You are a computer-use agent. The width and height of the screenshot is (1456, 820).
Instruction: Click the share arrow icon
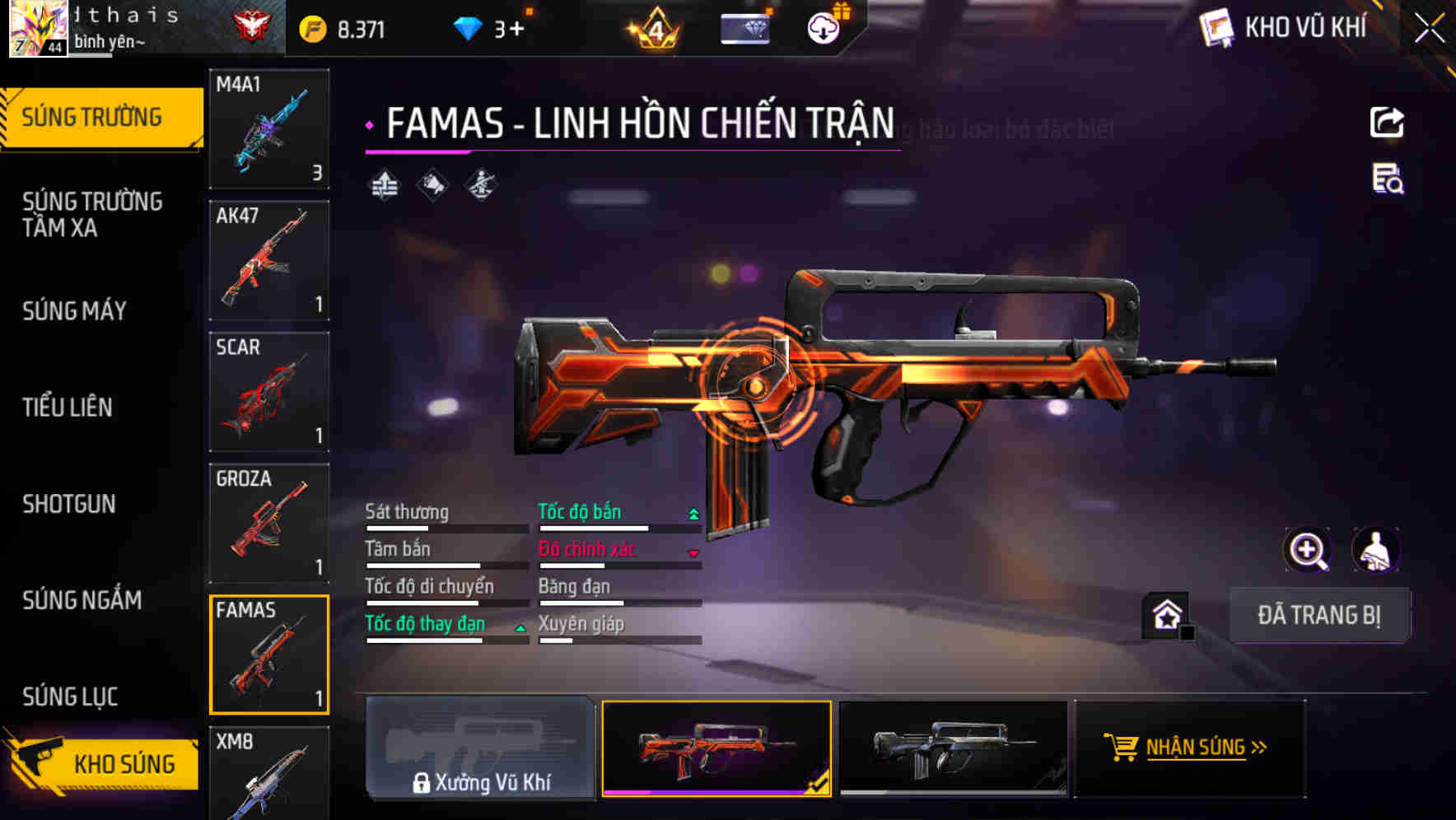[1387, 123]
